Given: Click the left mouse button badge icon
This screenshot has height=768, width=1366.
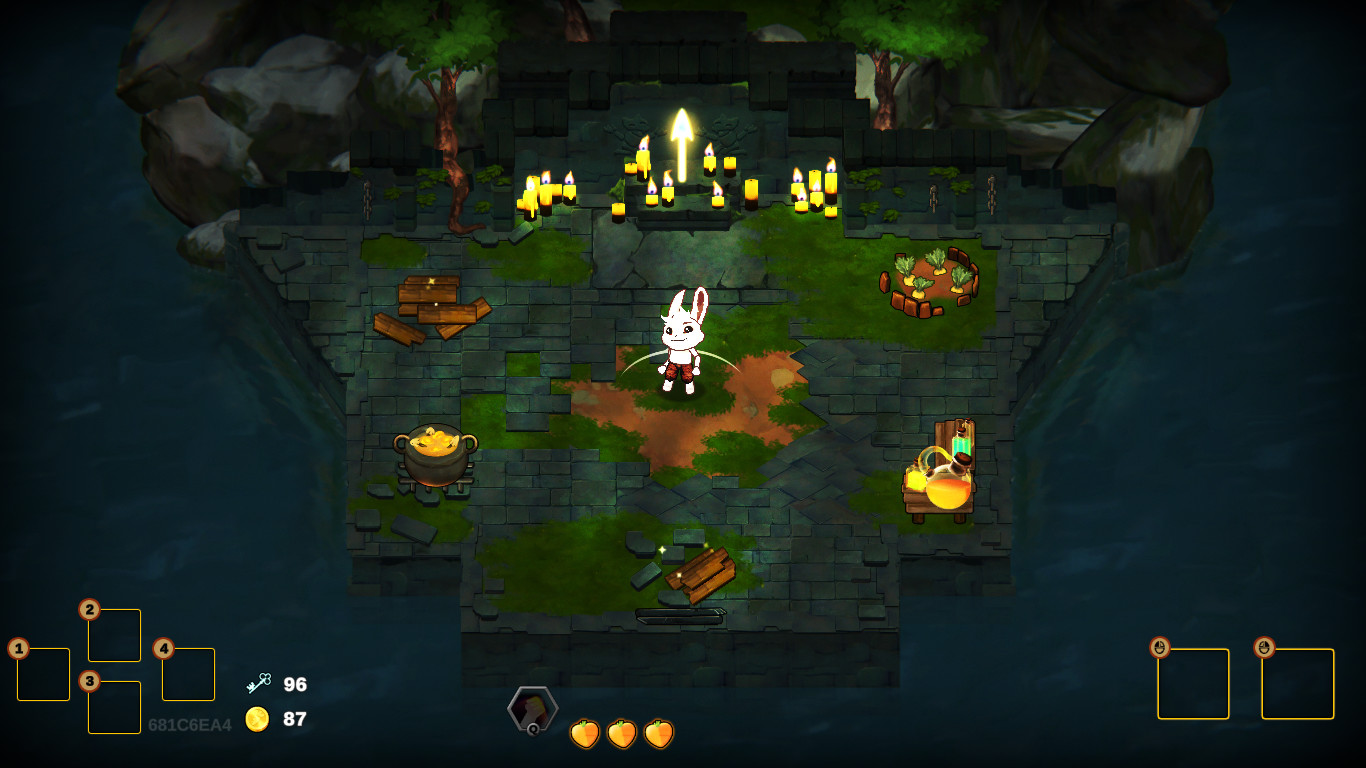Looking at the screenshot, I should coord(1160,646).
